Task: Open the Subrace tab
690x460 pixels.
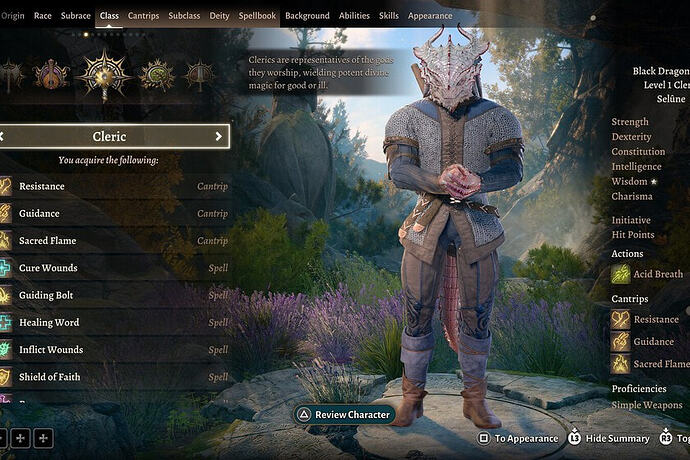Action: 75,16
